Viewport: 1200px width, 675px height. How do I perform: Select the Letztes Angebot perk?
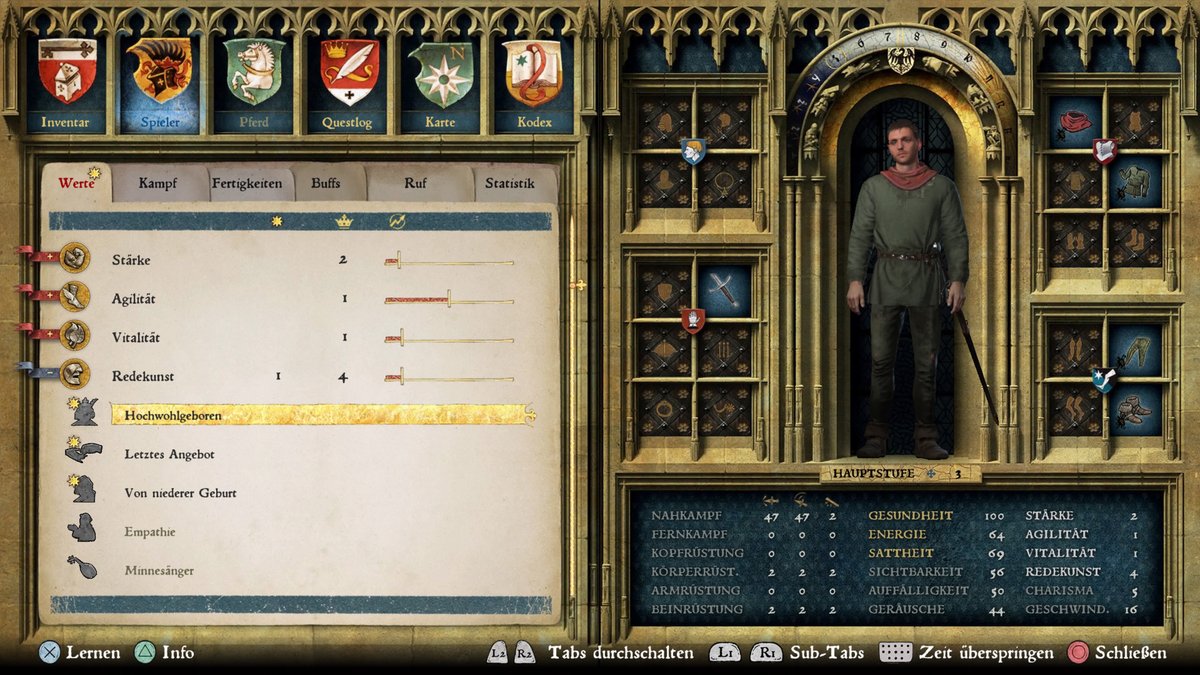click(x=169, y=454)
